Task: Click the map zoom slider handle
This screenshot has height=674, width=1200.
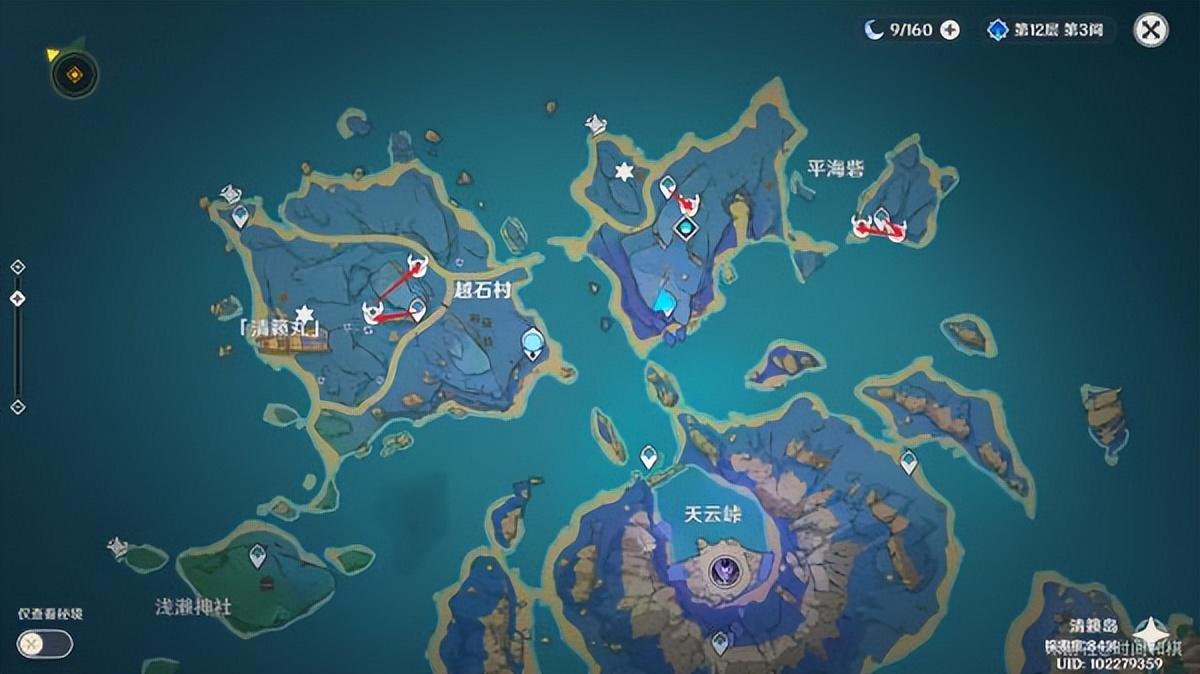Action: [x=17, y=299]
